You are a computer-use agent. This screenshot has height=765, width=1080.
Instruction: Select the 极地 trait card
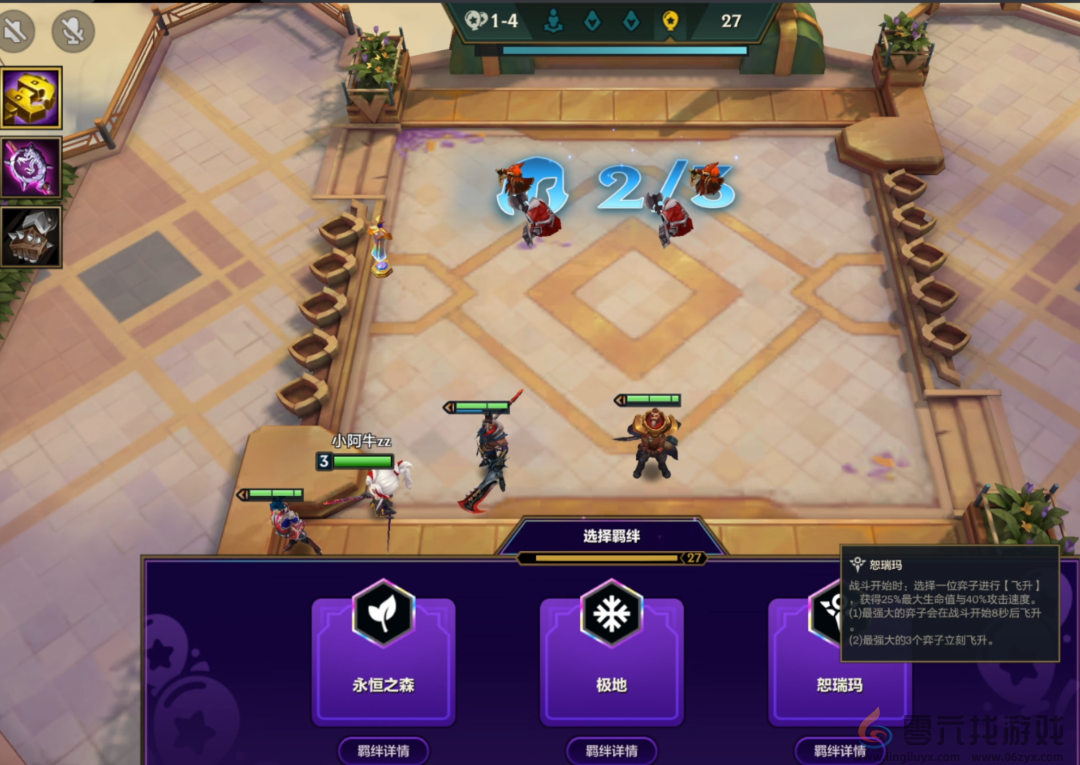click(x=611, y=660)
